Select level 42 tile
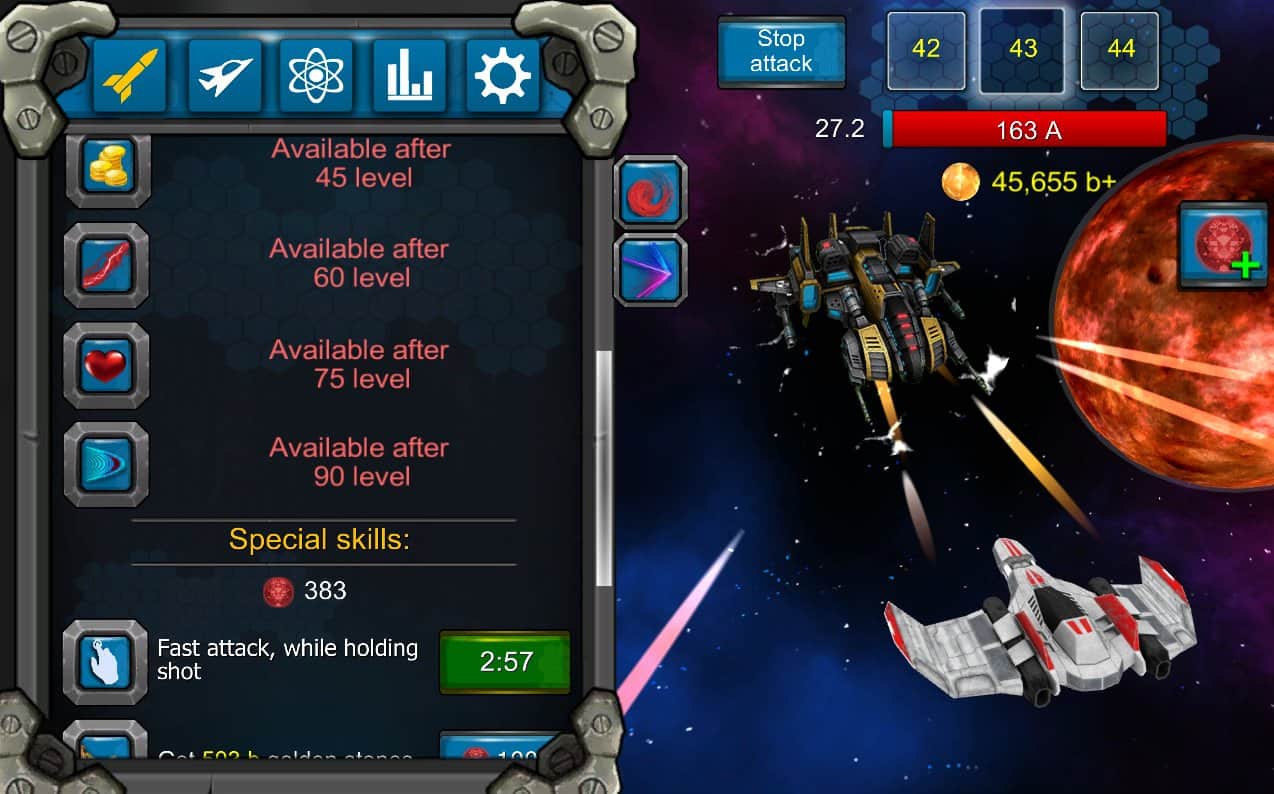The height and width of the screenshot is (794, 1274). pyautogui.click(x=926, y=50)
